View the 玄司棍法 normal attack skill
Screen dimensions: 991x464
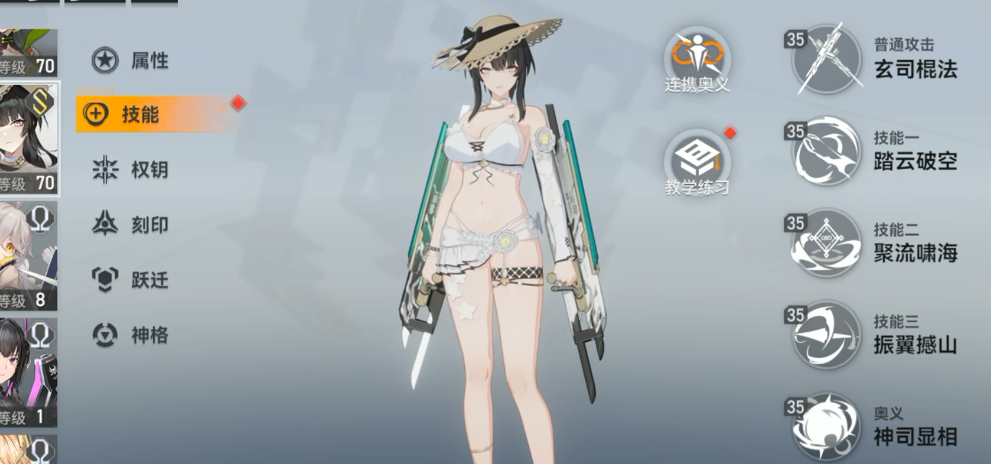[827, 59]
